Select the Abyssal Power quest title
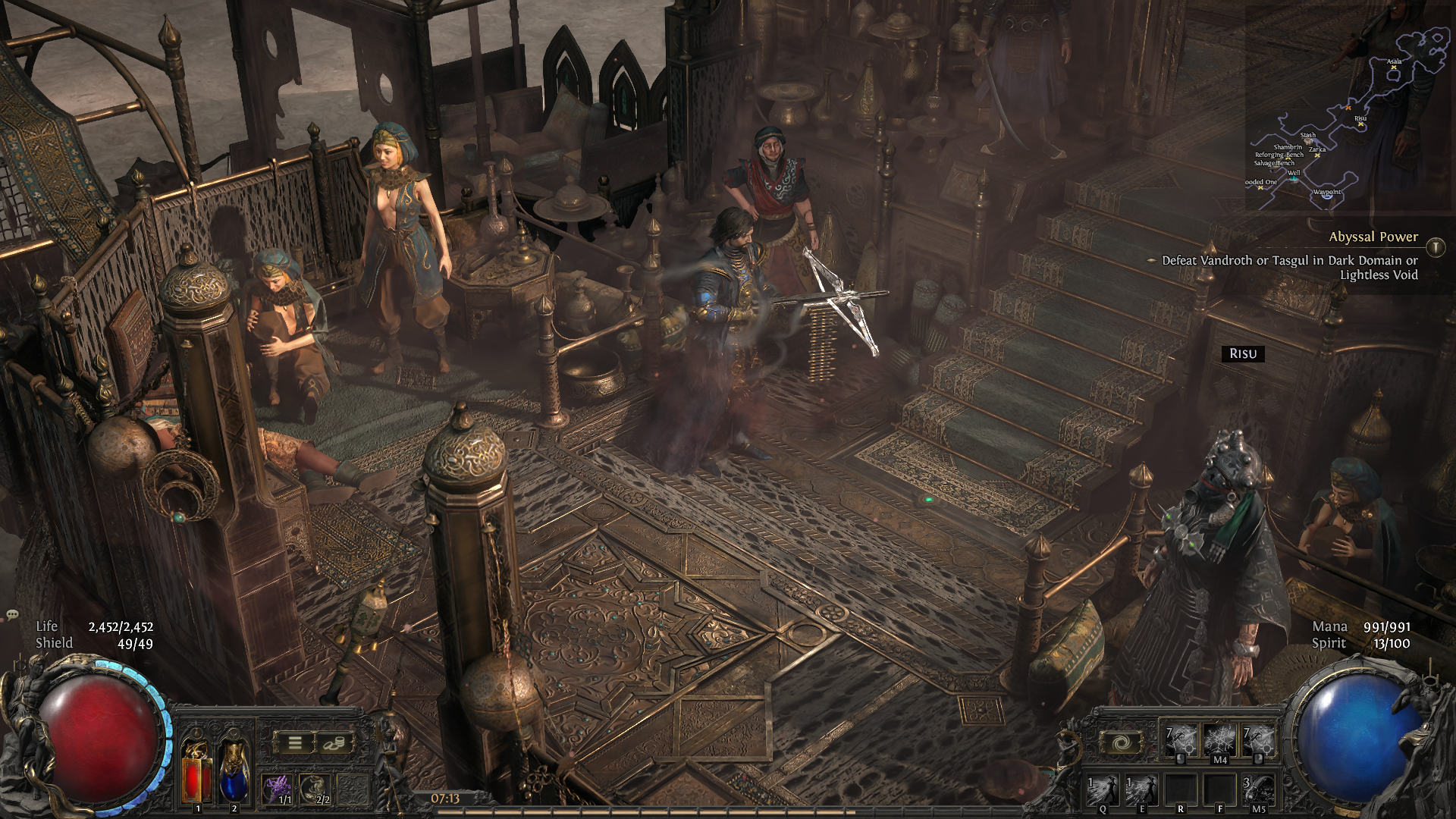Viewport: 1456px width, 819px height. pos(1373,237)
